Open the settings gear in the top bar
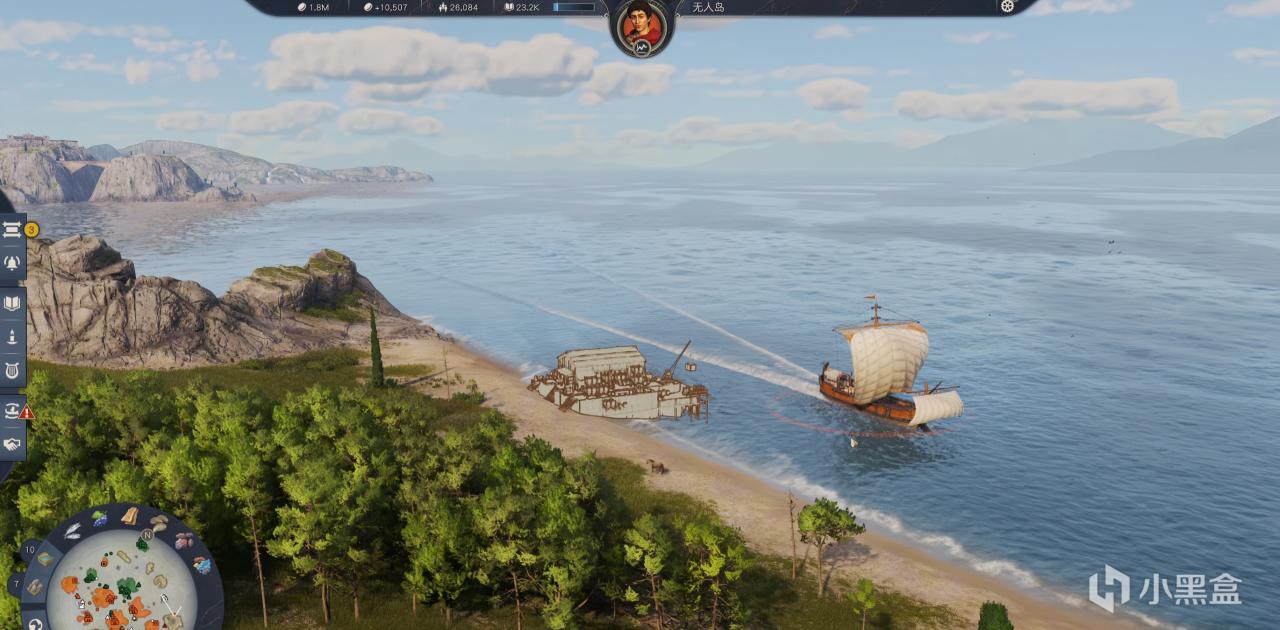The width and height of the screenshot is (1280, 630). point(1007,6)
